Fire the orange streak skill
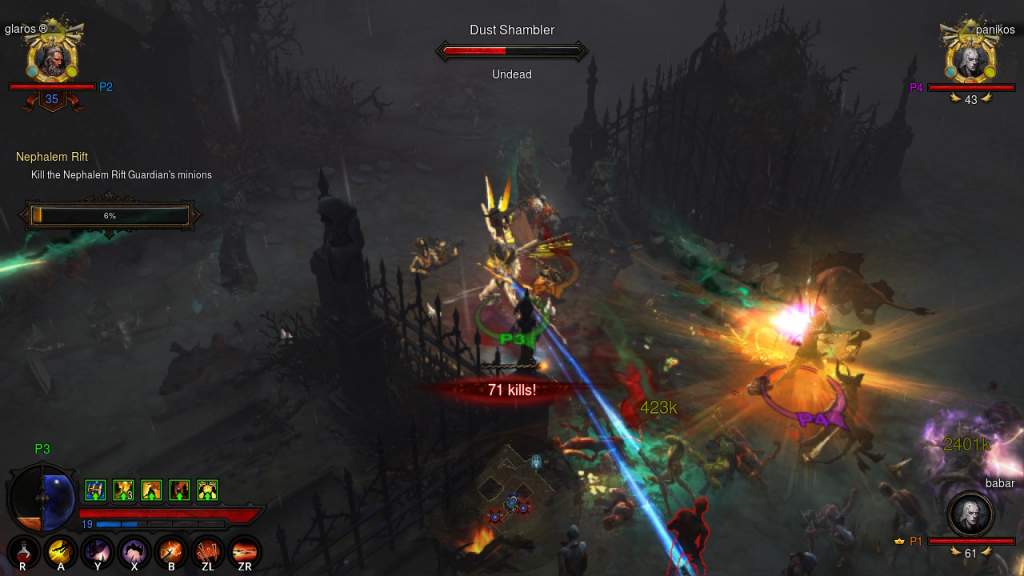Viewport: 1024px width, 576px height. click(x=244, y=551)
